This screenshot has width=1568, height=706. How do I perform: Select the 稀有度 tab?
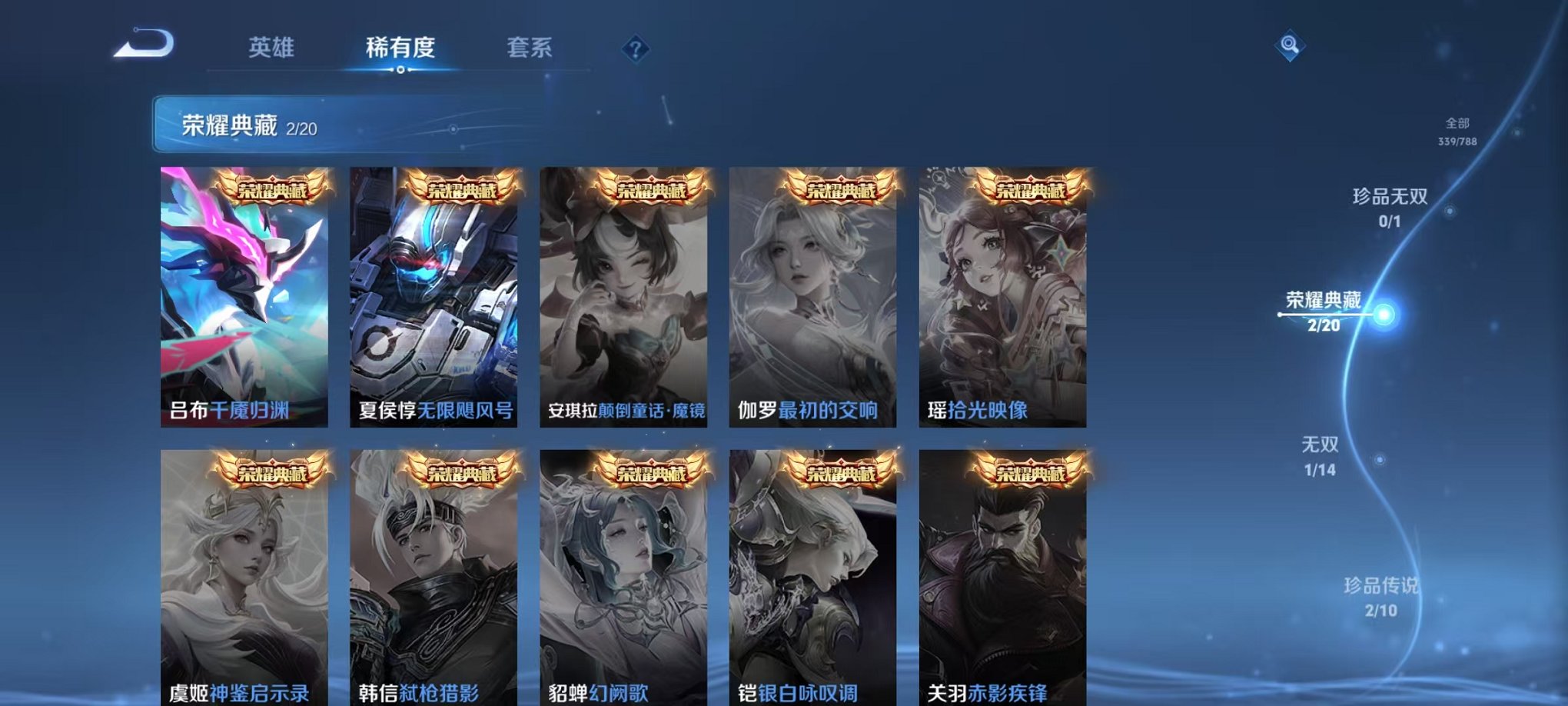pos(400,48)
